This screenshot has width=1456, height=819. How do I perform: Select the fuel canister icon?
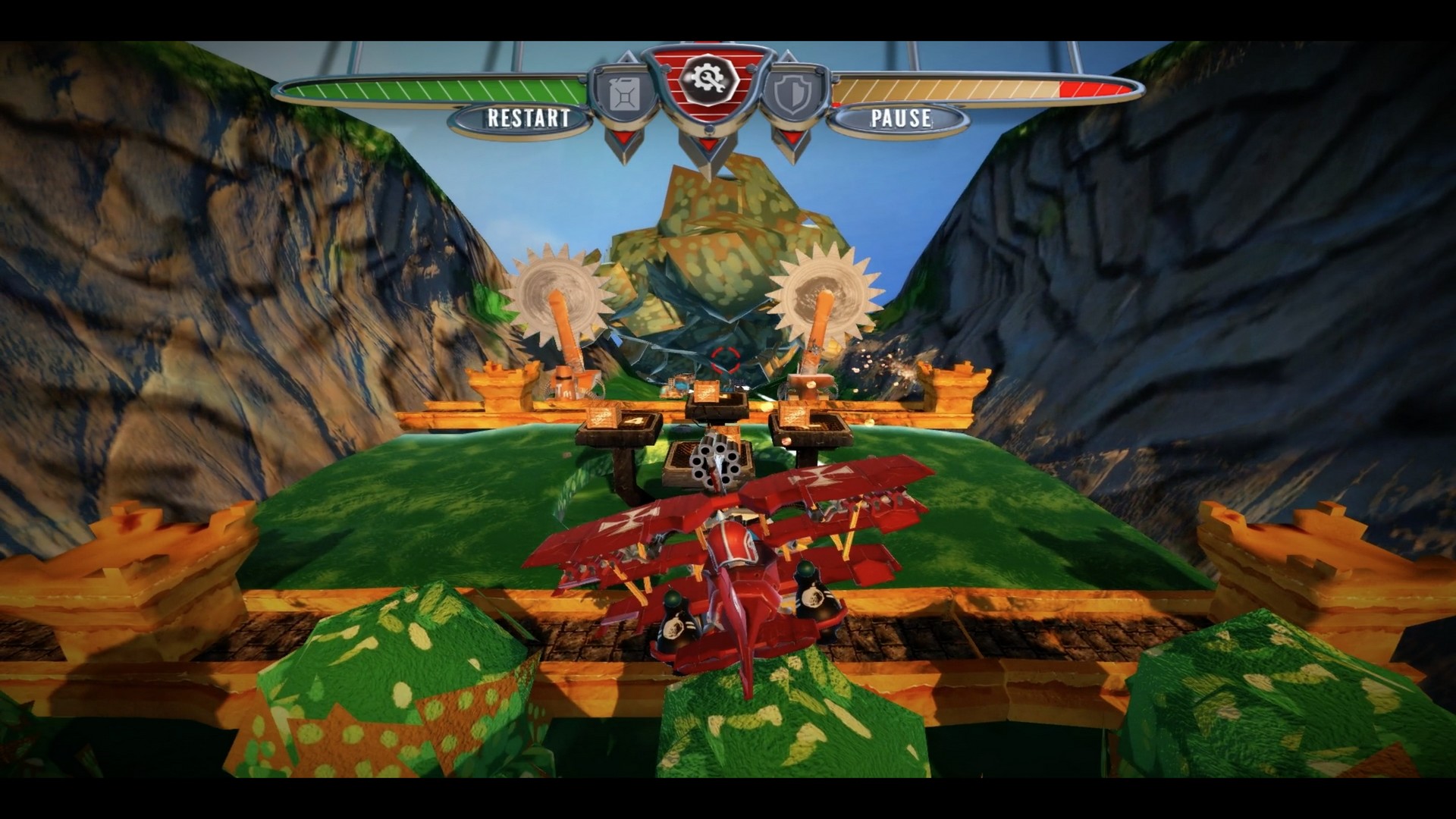coord(623,93)
